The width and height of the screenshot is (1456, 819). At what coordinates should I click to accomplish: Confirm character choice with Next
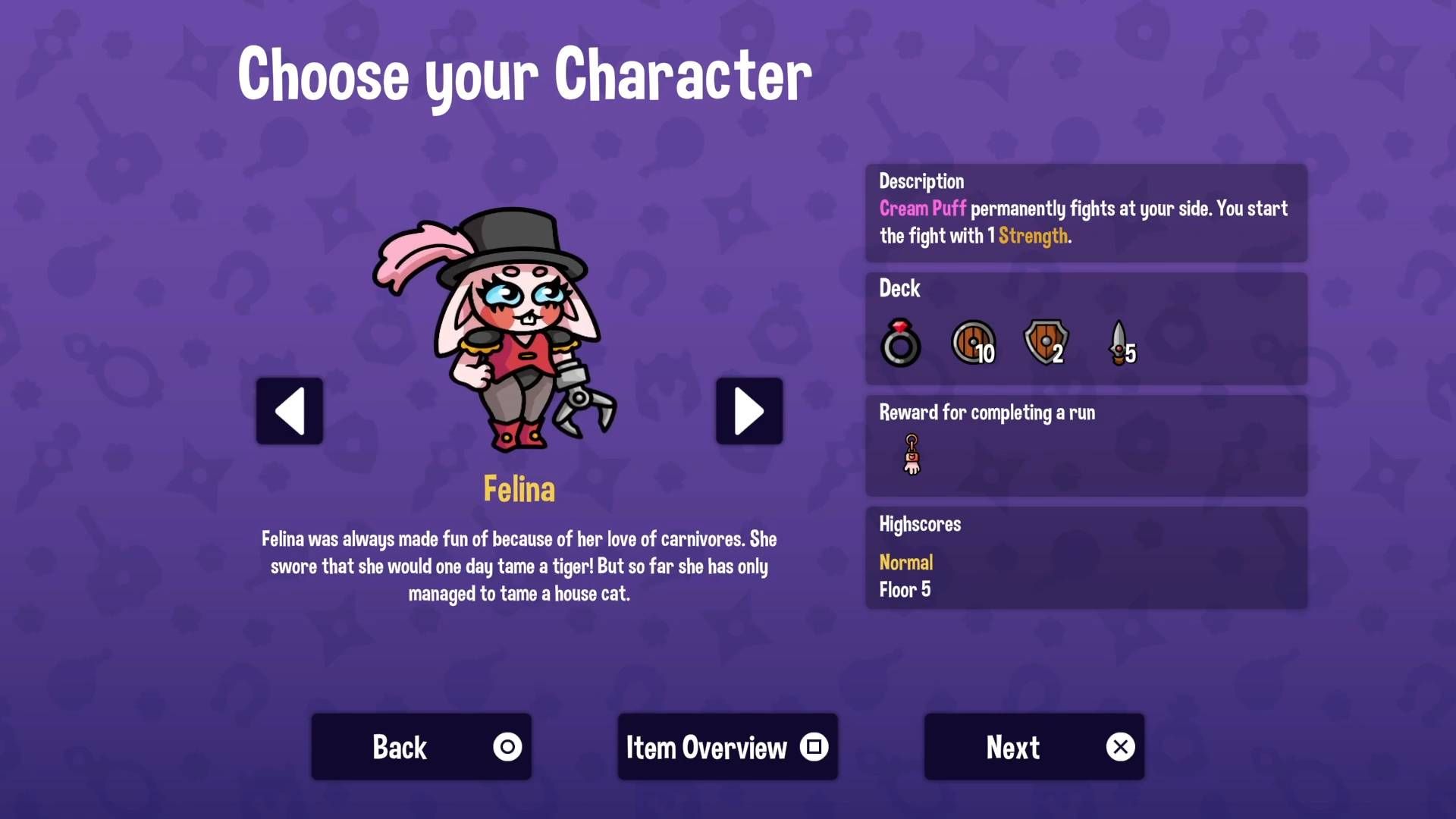(1012, 746)
